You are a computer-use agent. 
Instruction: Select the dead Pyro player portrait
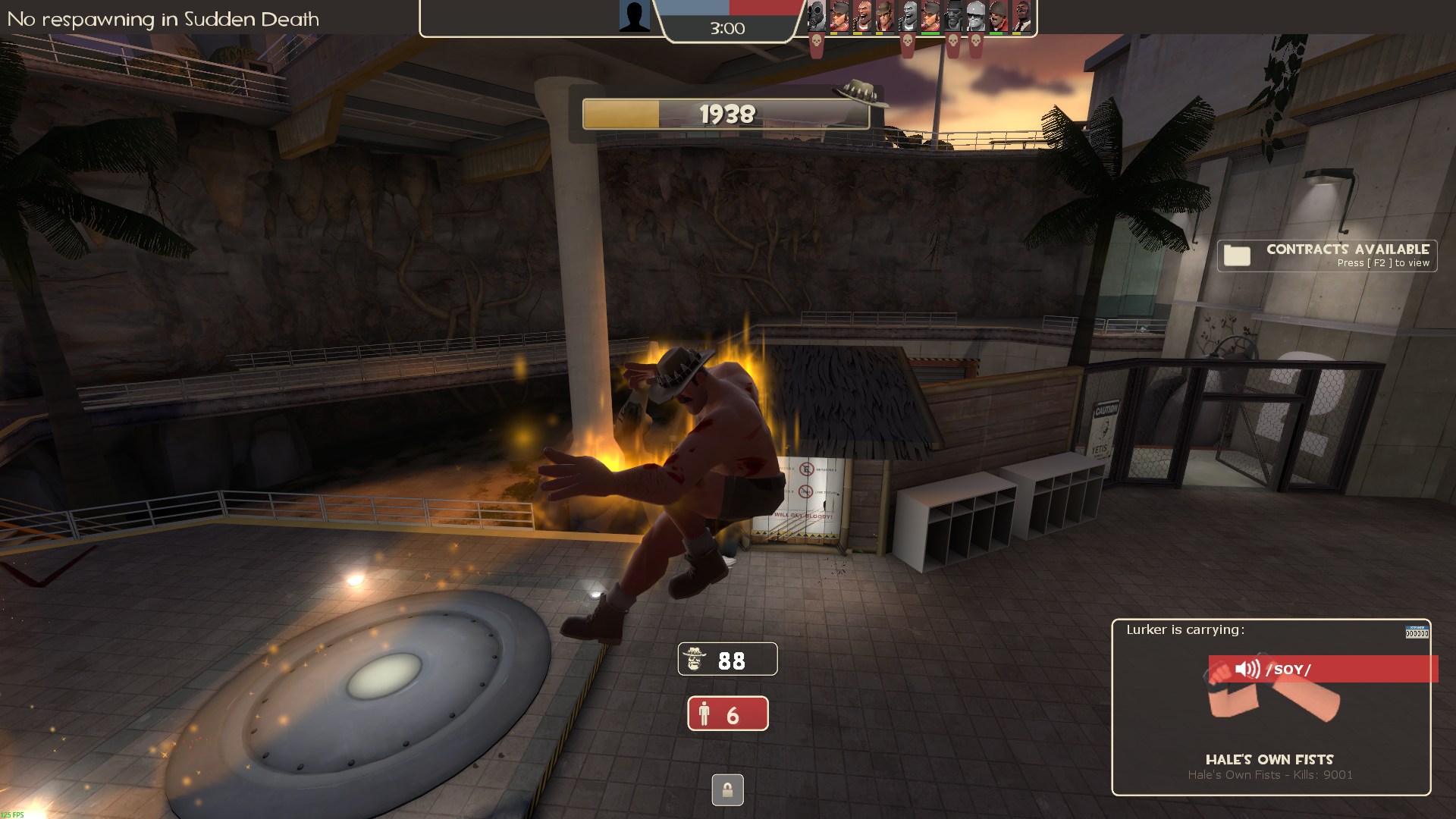(x=817, y=16)
